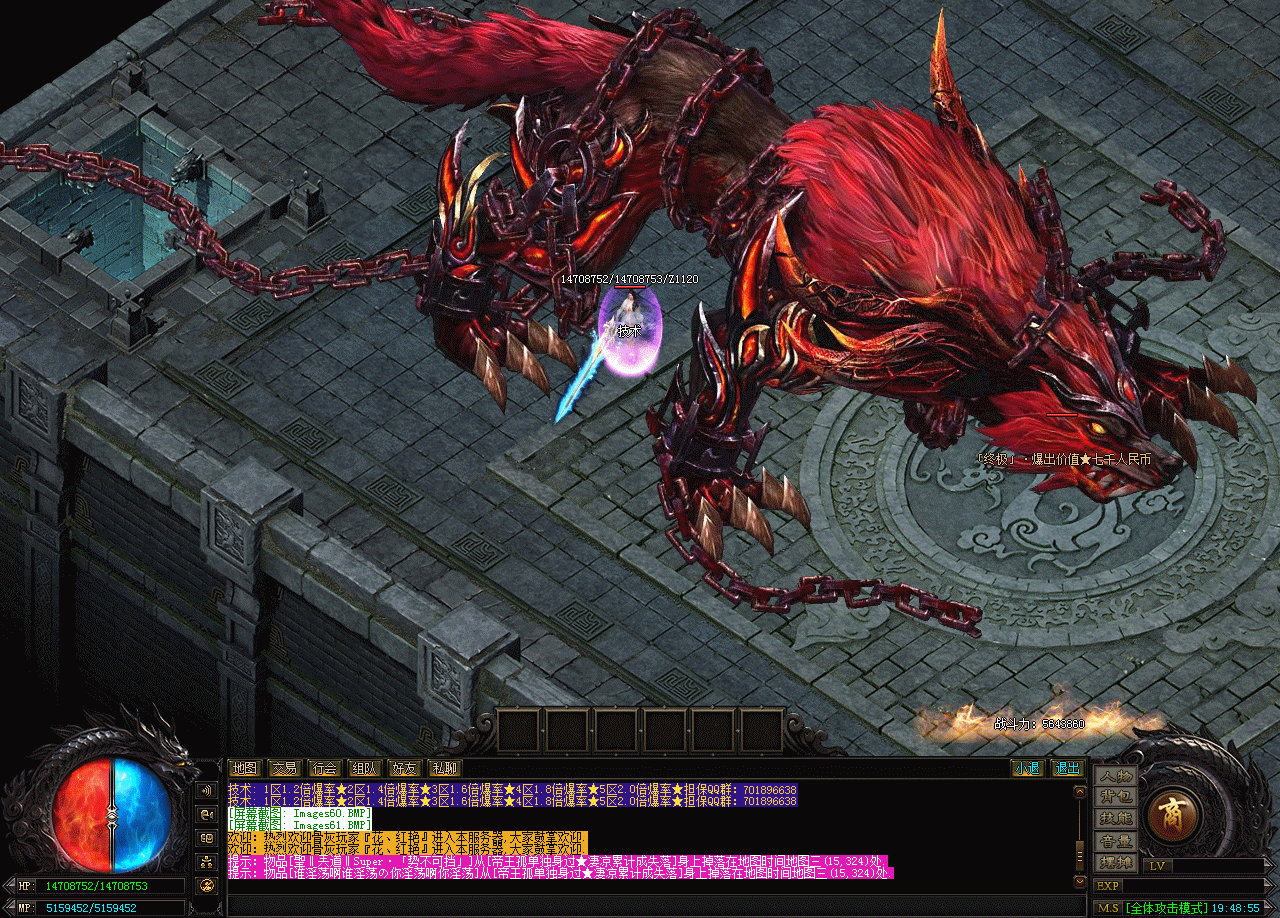Screen dimensions: 1280x918
Task: Open the 人物 character panel
Action: (x=1115, y=776)
